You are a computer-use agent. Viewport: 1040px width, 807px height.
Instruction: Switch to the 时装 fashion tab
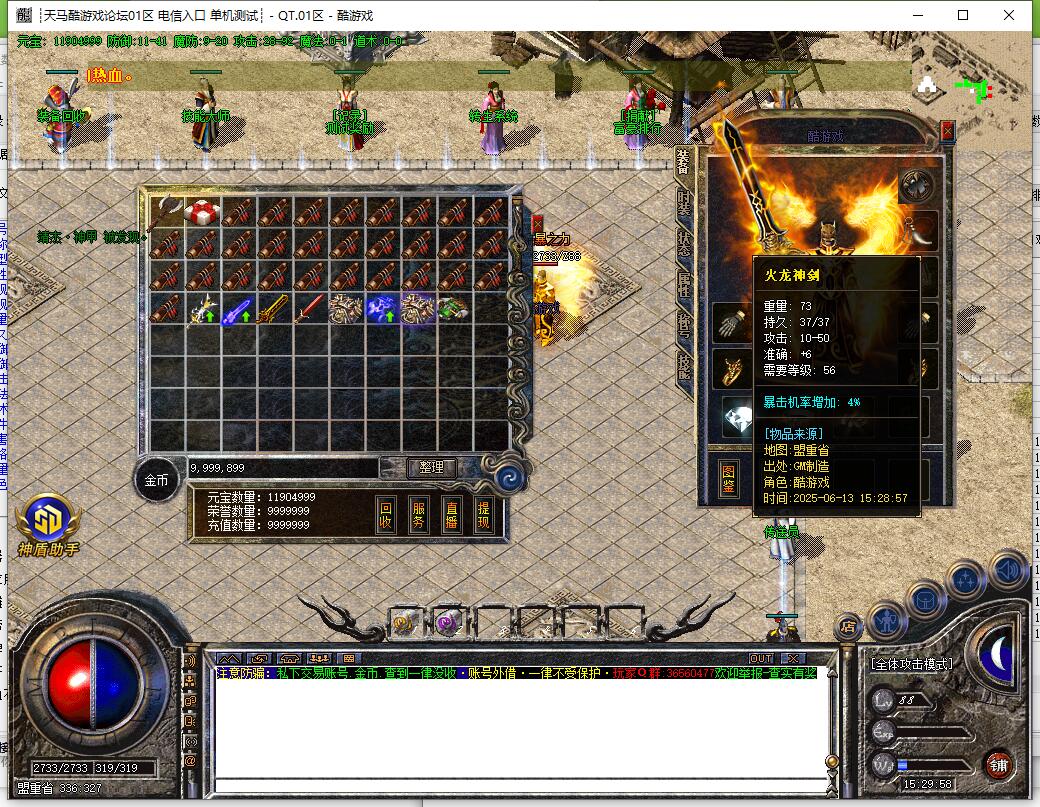[684, 203]
